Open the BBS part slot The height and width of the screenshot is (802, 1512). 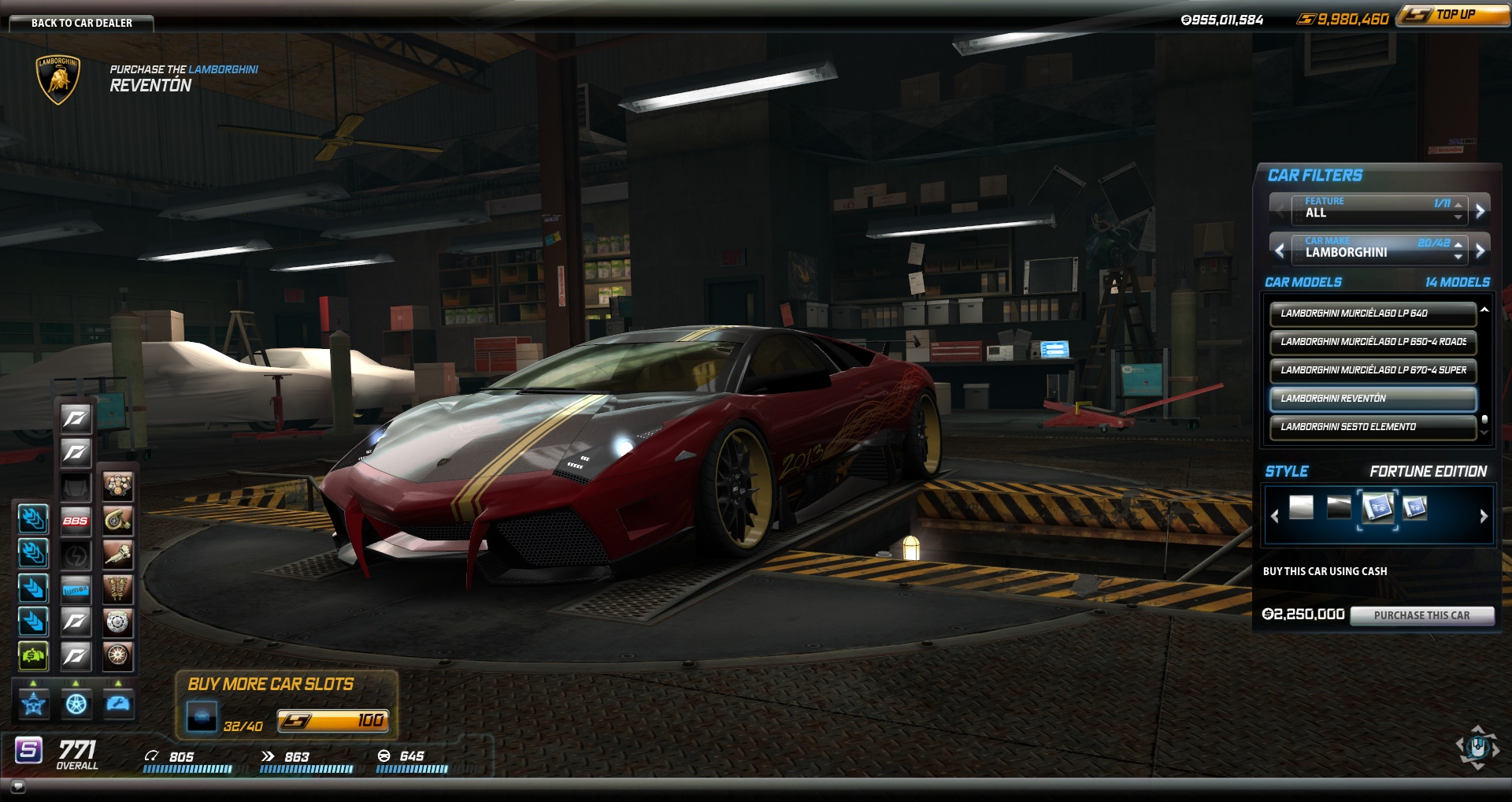76,521
